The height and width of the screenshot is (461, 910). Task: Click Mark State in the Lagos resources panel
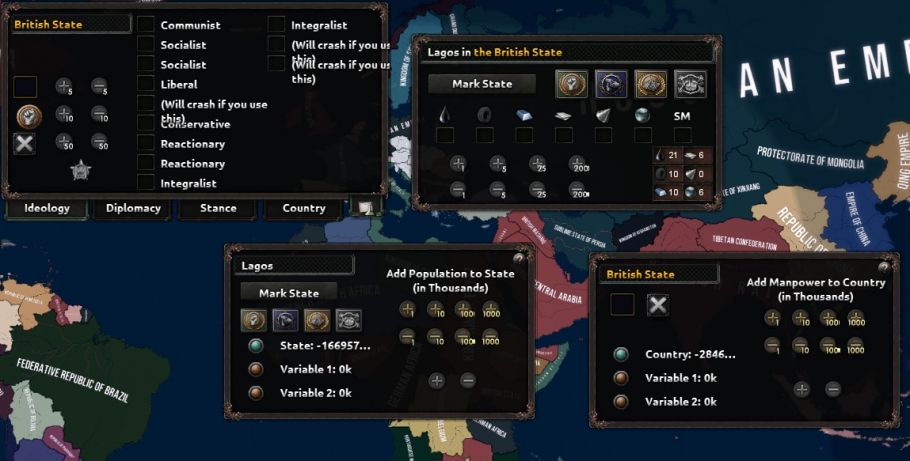[x=482, y=84]
